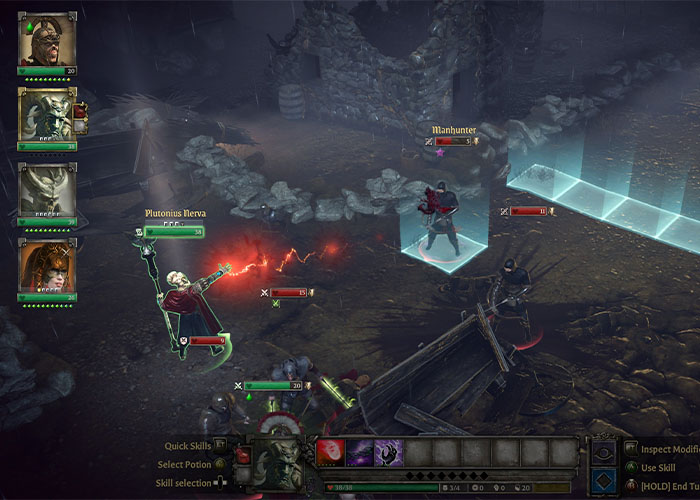Activate the dark purple streak skill
Screen dimensions: 700x500
click(359, 453)
